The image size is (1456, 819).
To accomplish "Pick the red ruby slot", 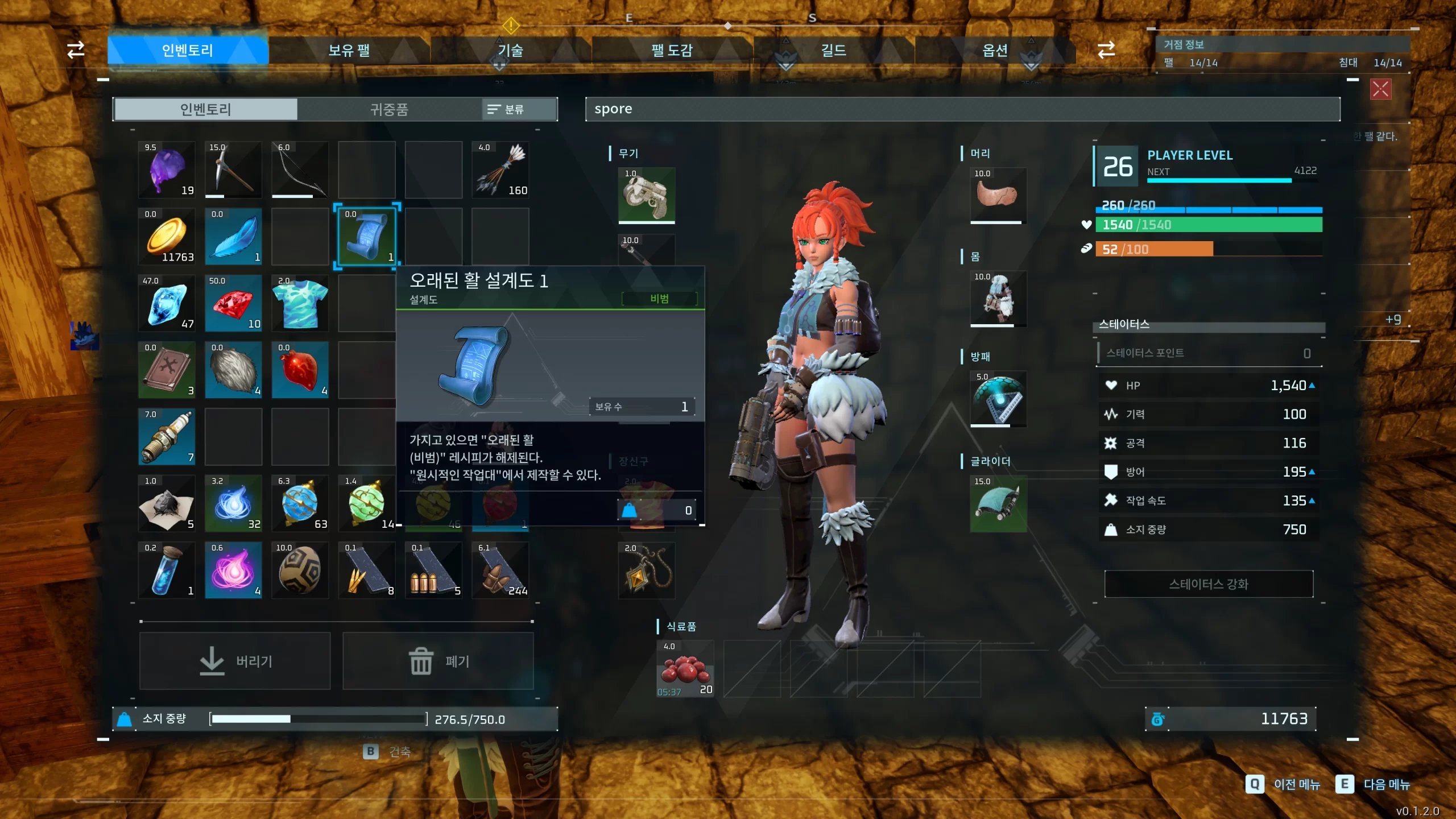I will click(x=233, y=303).
